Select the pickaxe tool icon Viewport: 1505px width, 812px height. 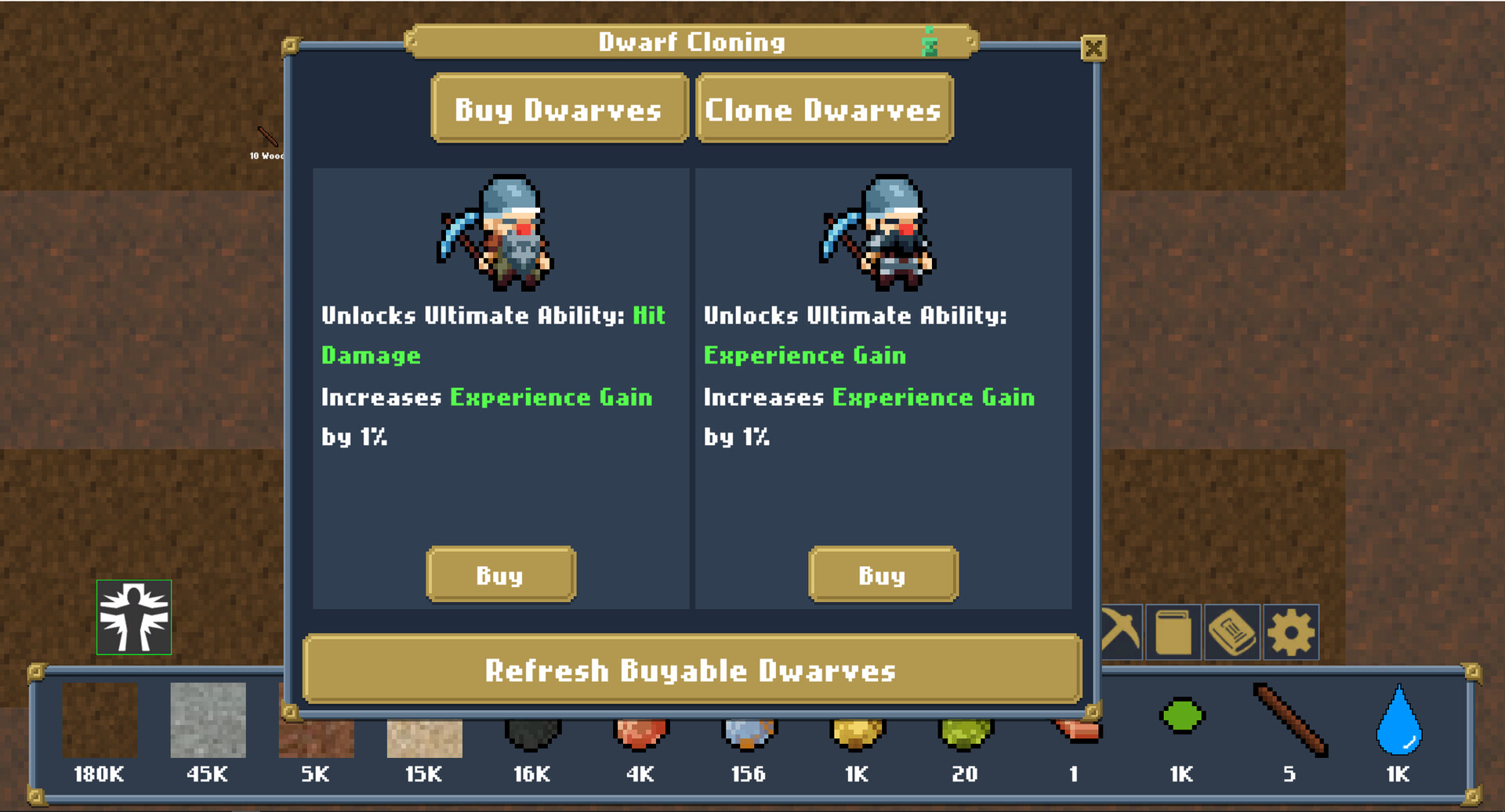[1119, 632]
